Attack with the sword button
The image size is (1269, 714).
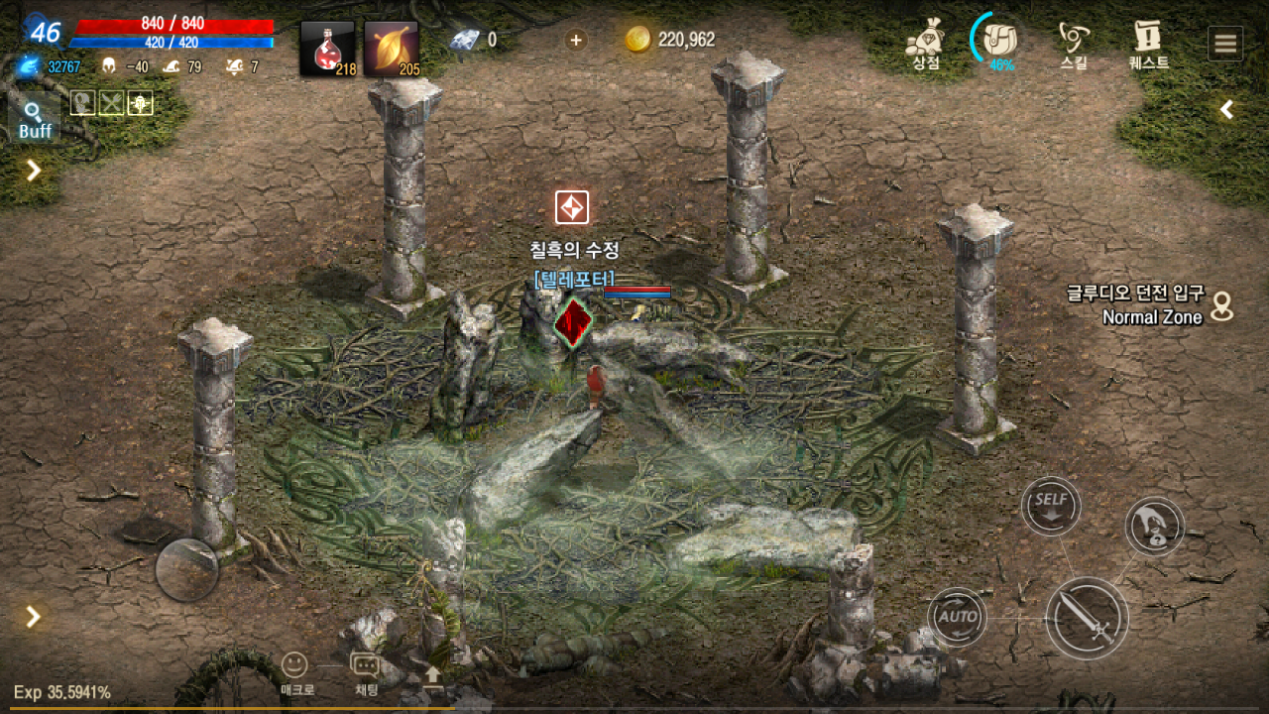click(x=1087, y=619)
